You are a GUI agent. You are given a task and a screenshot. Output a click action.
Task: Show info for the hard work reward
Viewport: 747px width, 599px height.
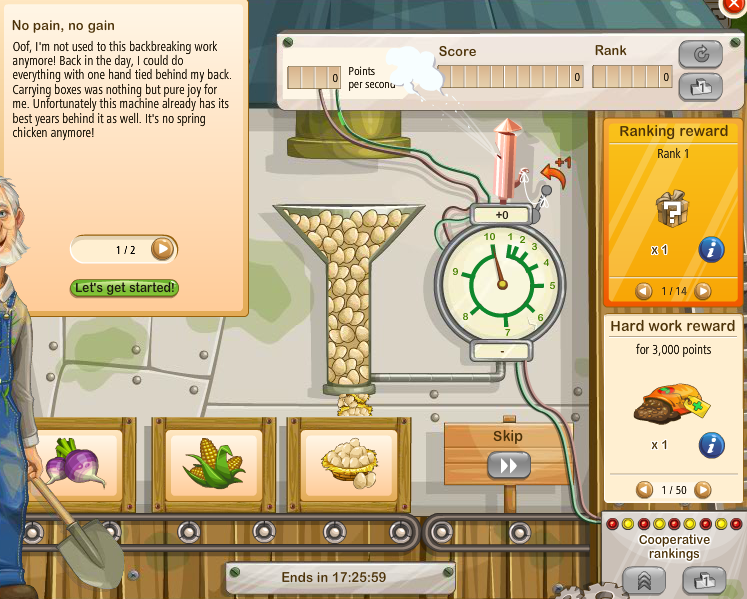click(x=711, y=444)
